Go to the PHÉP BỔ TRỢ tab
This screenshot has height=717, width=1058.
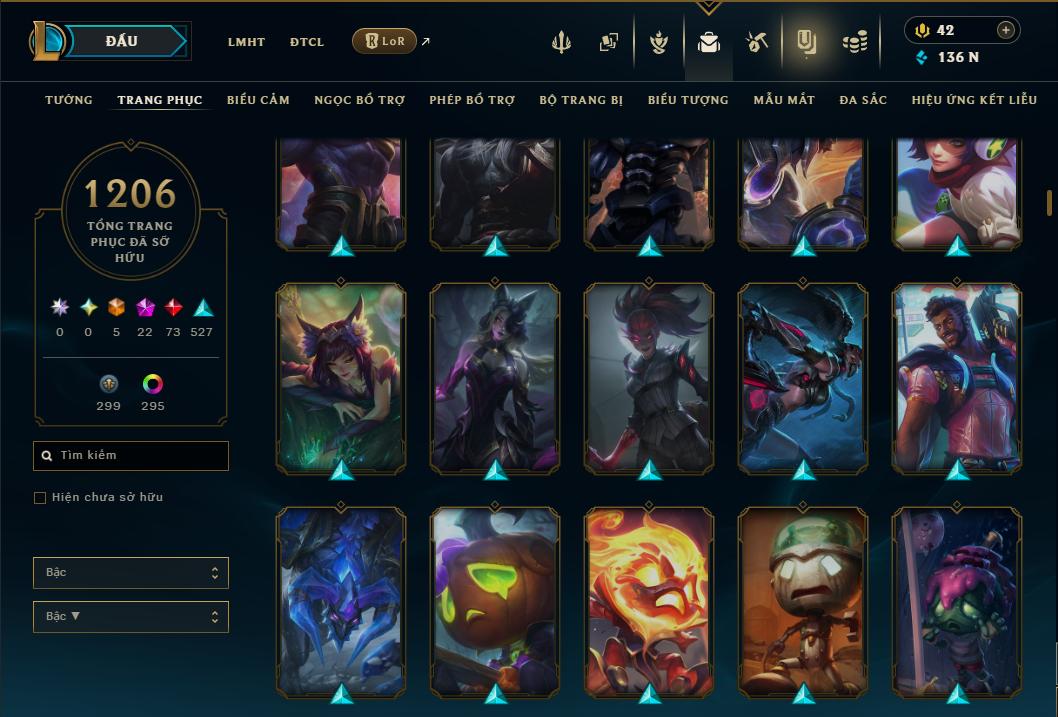472,100
